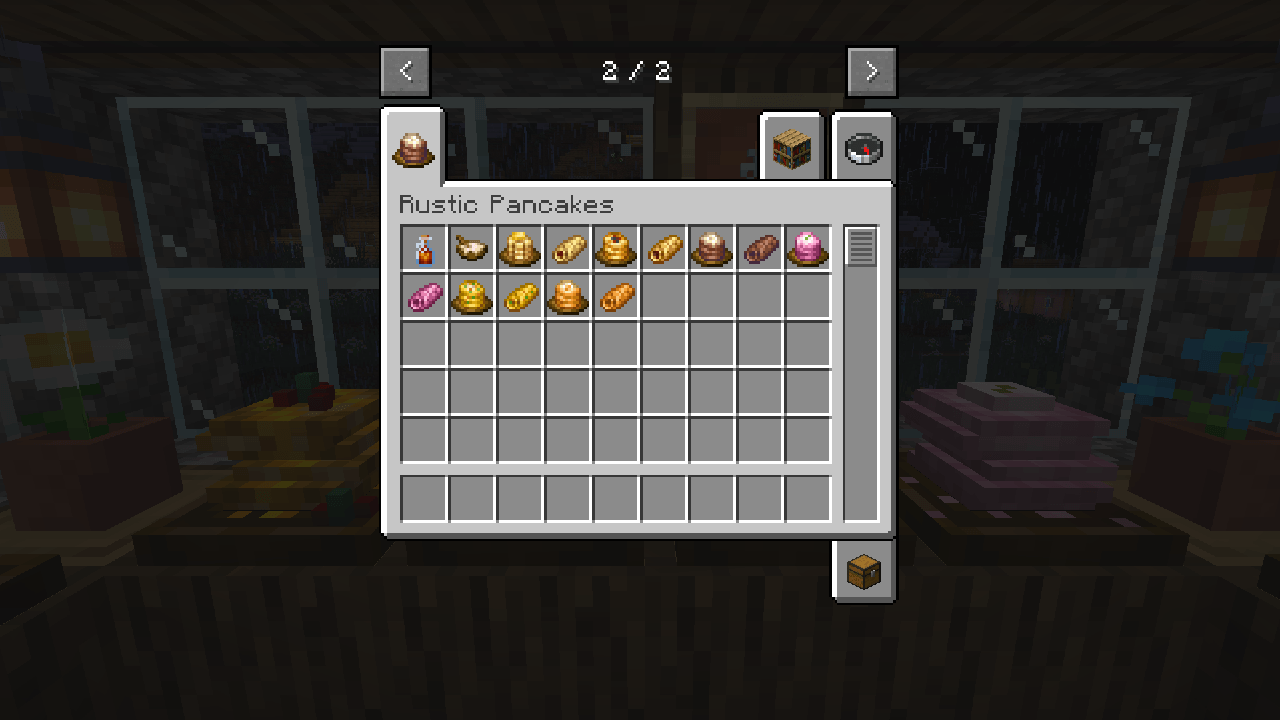Click the orange rolled pancake
The height and width of the screenshot is (720, 1280).
point(615,296)
